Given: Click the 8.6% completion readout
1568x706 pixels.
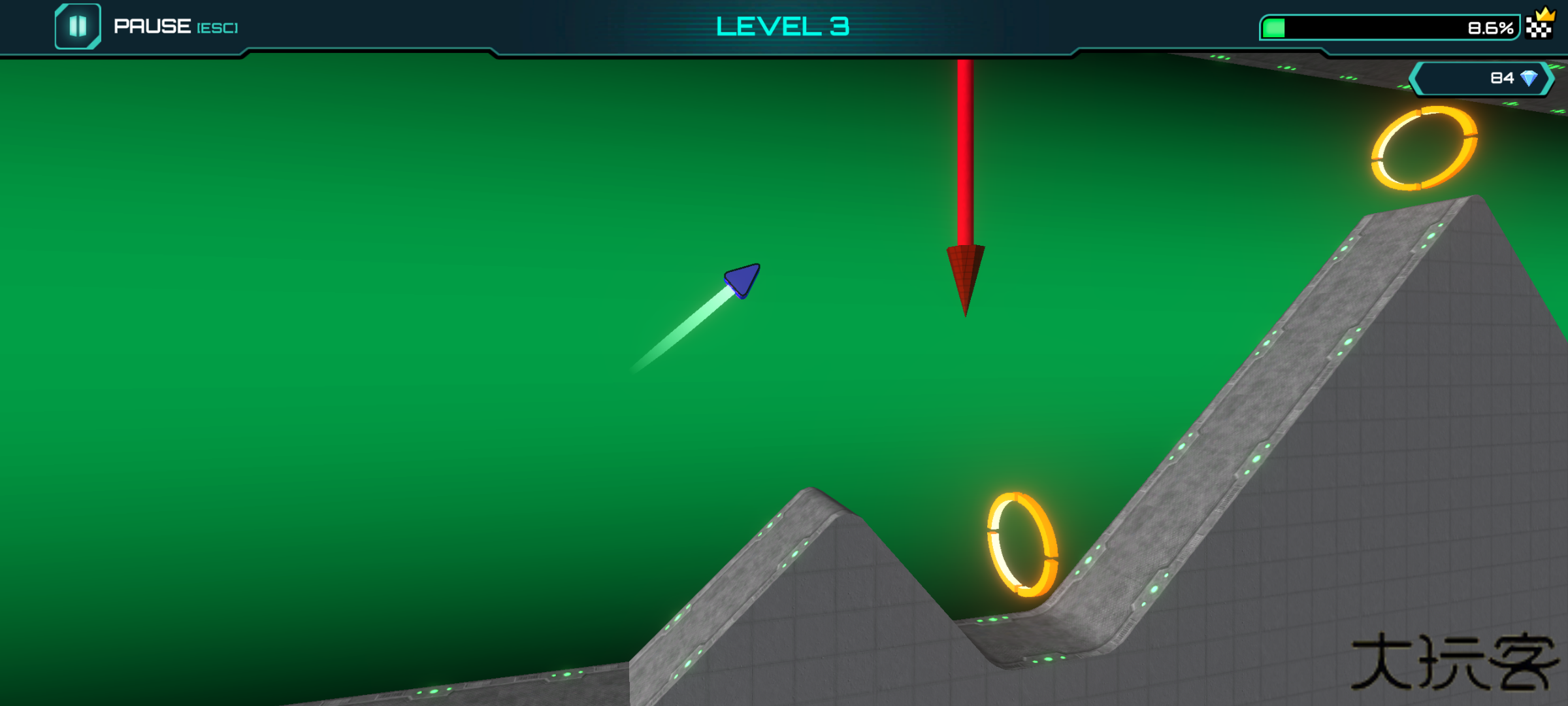Looking at the screenshot, I should coord(1492,27).
